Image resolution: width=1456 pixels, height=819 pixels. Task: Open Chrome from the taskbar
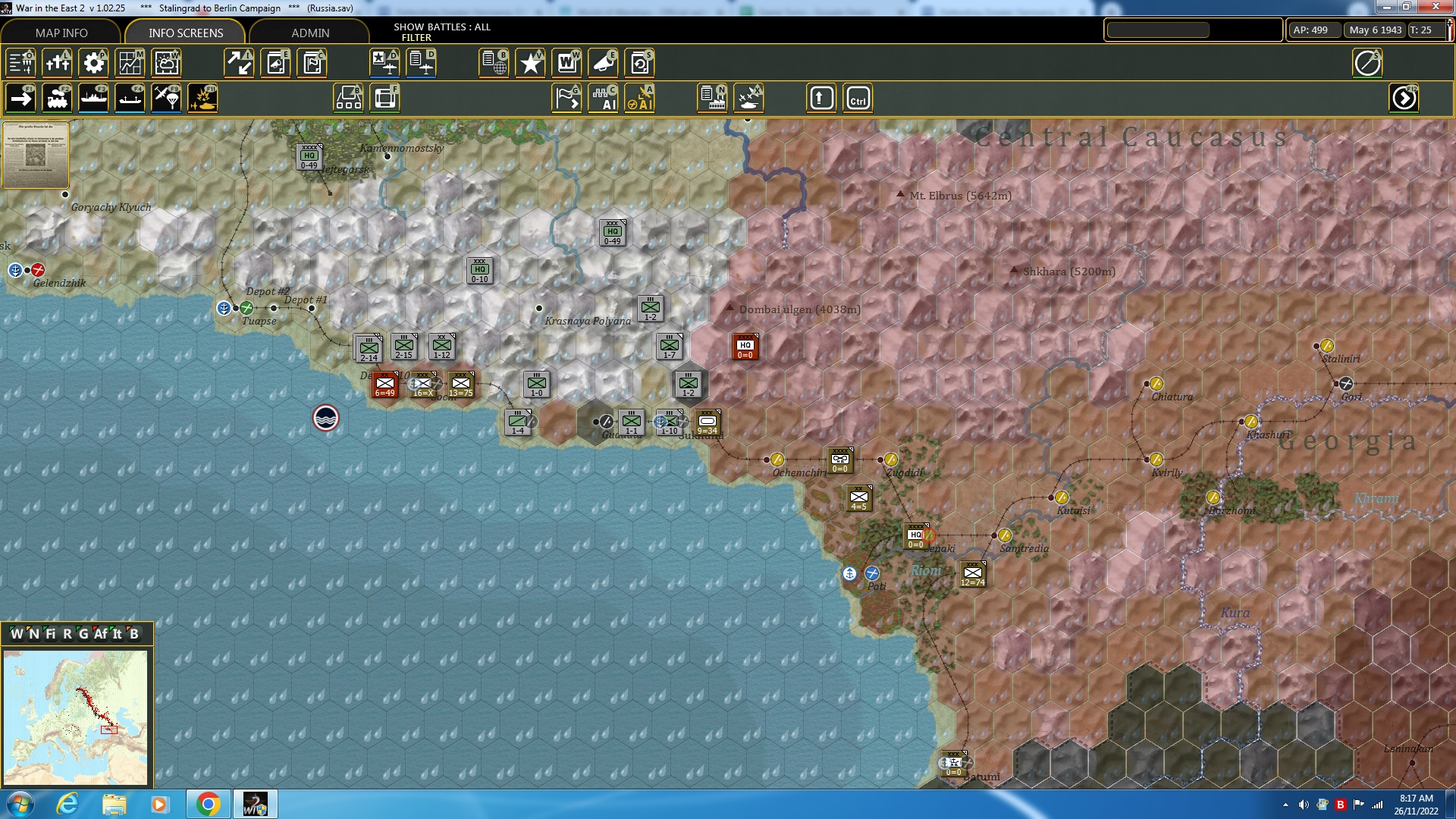coord(208,804)
